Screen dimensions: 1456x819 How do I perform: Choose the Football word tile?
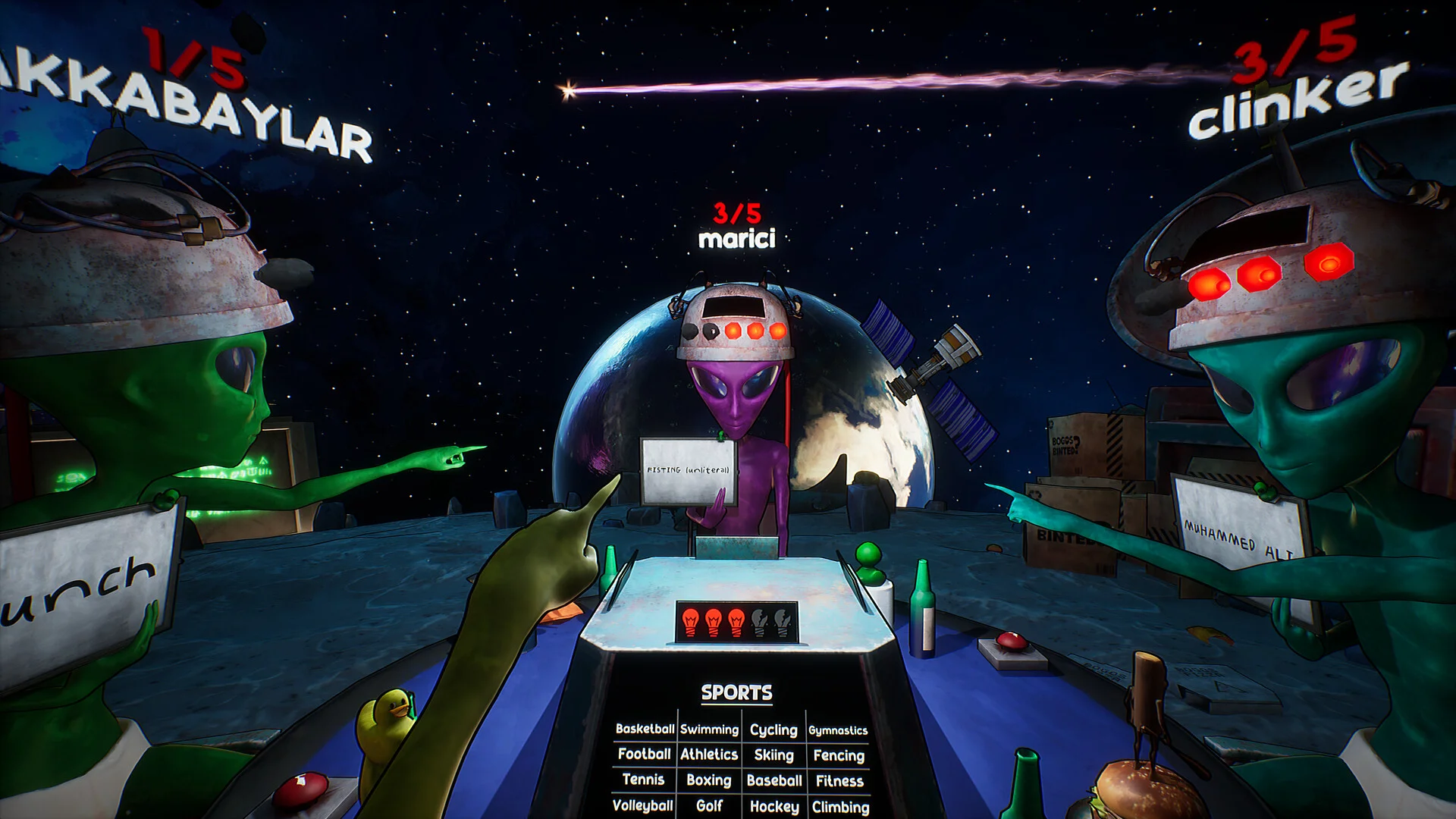(x=644, y=754)
